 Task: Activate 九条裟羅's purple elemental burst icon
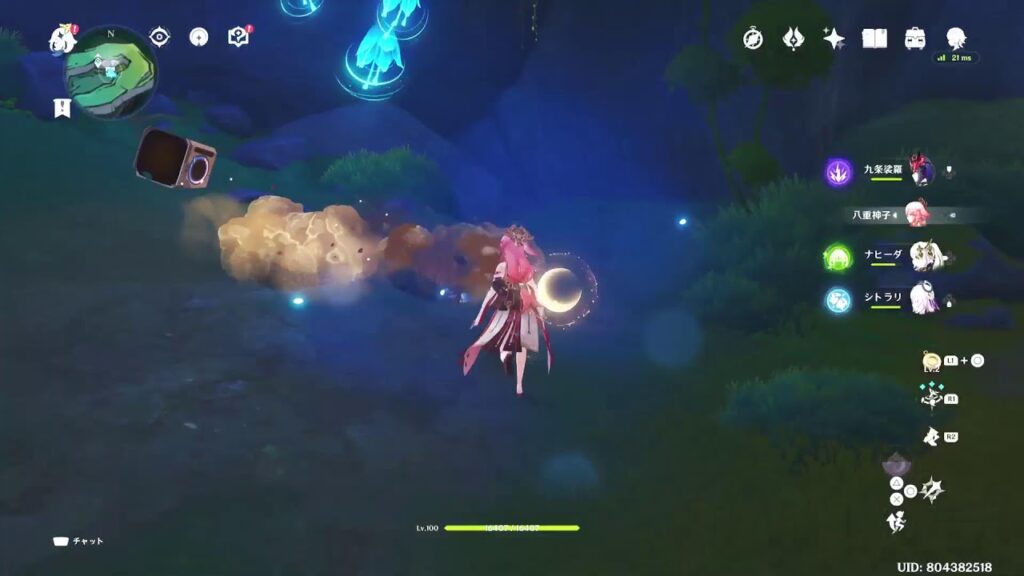(x=838, y=172)
